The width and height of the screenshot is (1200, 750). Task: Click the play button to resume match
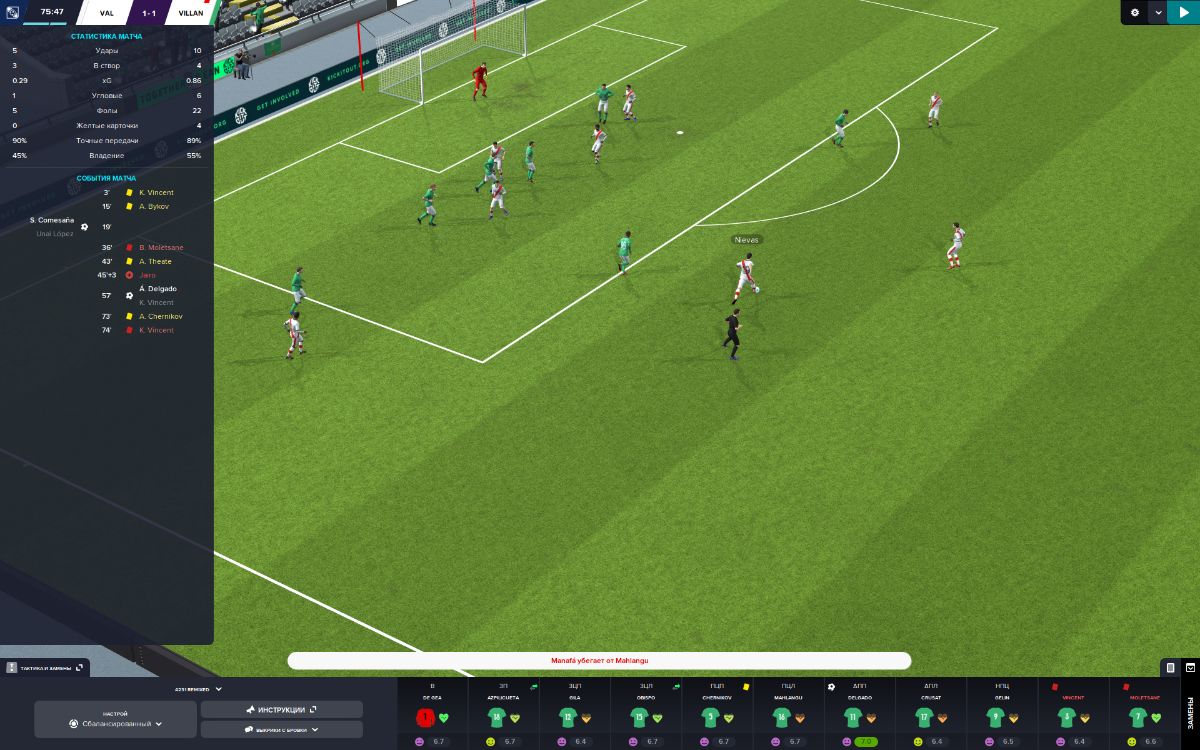click(1183, 12)
